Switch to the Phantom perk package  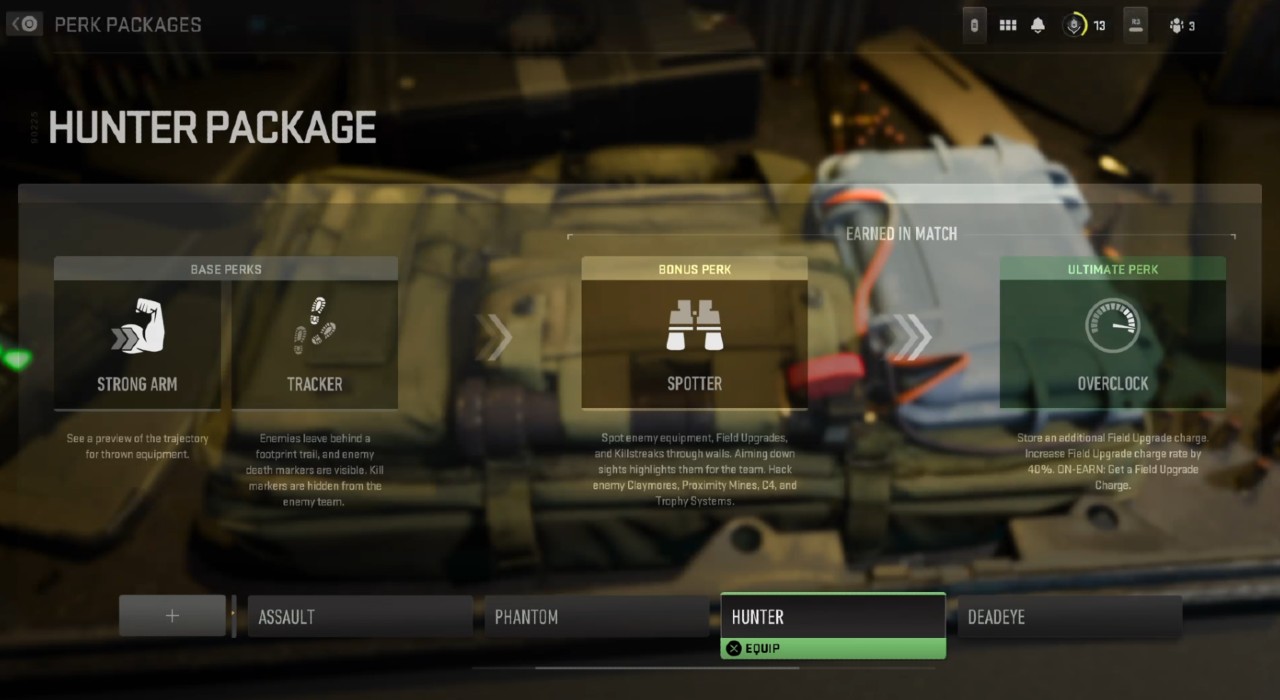point(597,616)
